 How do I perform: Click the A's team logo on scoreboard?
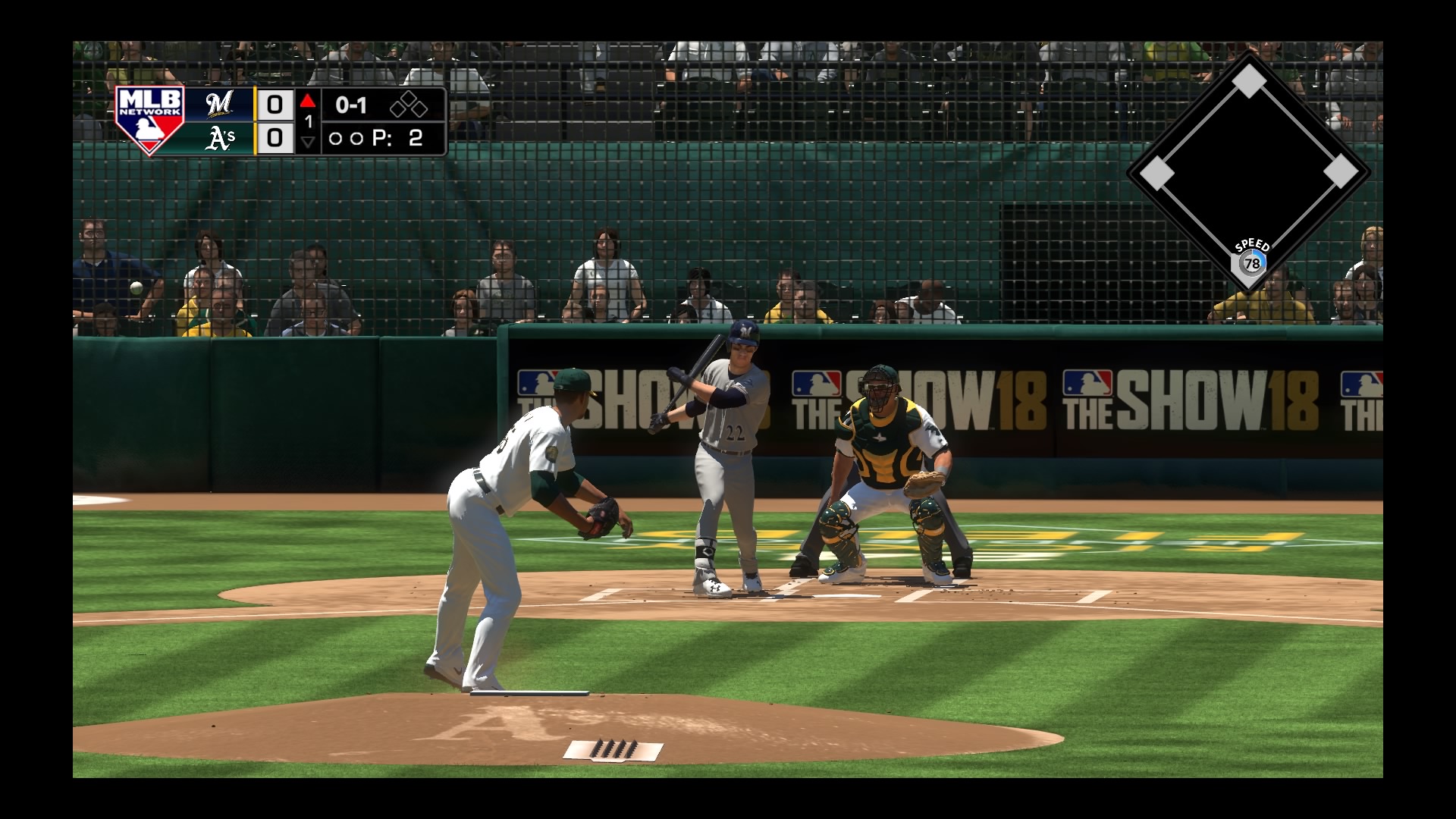(220, 138)
